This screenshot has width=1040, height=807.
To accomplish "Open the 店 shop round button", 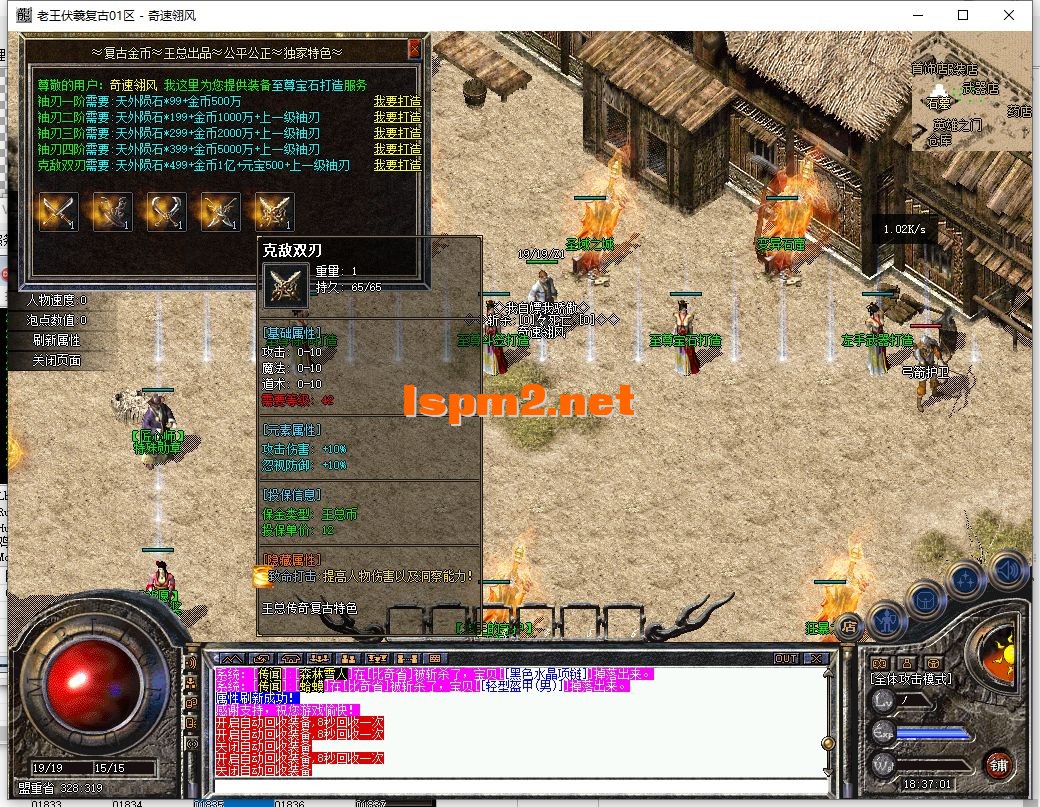I will tap(849, 626).
